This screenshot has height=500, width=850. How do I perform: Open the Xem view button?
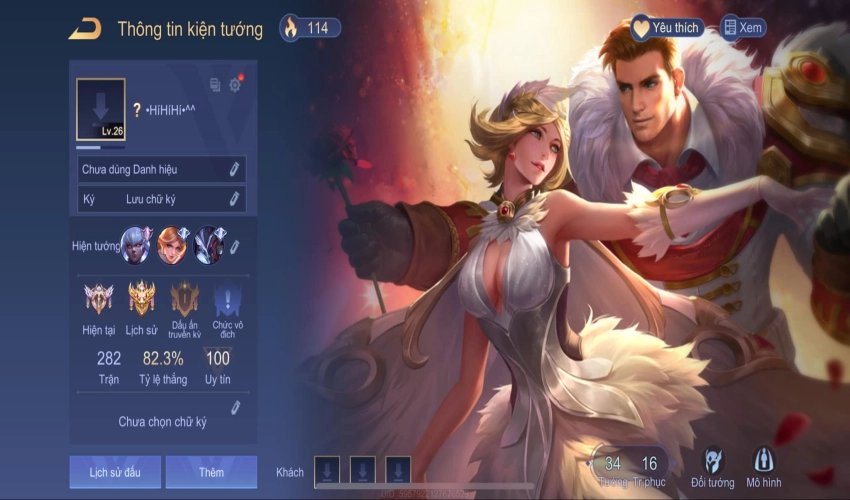click(742, 28)
